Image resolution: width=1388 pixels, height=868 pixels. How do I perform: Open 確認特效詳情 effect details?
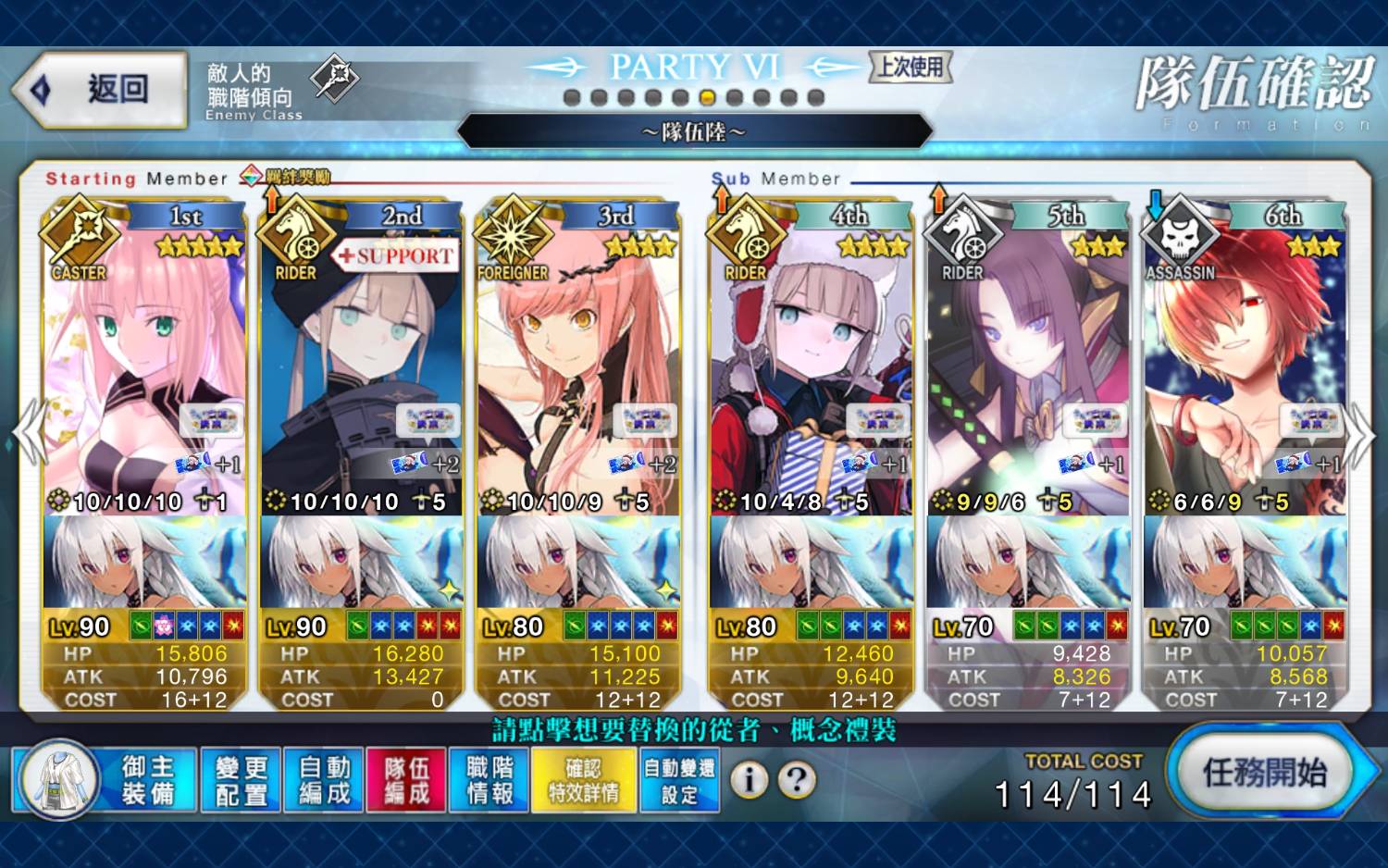(584, 780)
